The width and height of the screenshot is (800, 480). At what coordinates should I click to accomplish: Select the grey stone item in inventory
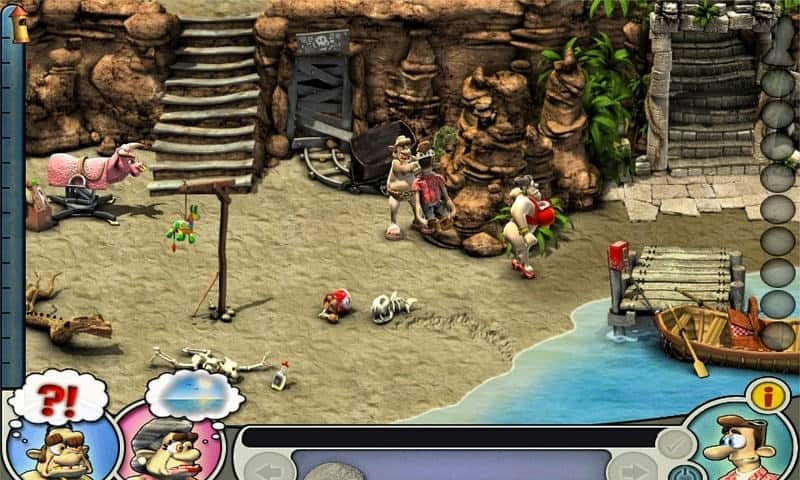pyautogui.click(x=333, y=471)
